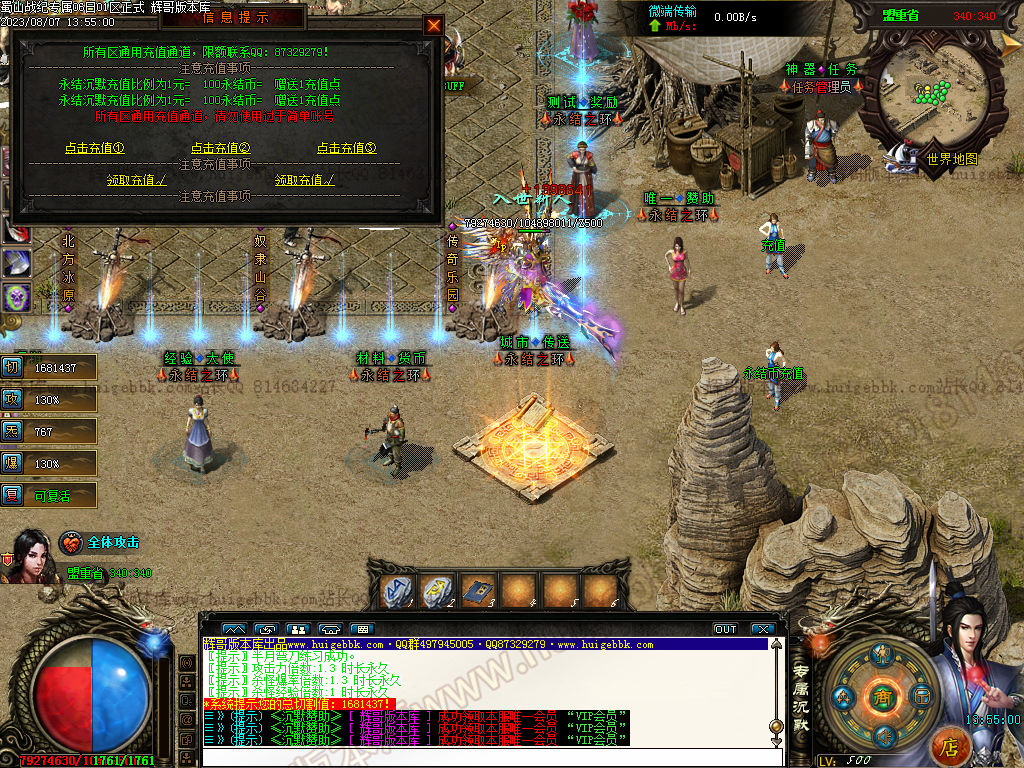Close the 信息提示 recharge dialog
The height and width of the screenshot is (768, 1024).
pyautogui.click(x=433, y=25)
